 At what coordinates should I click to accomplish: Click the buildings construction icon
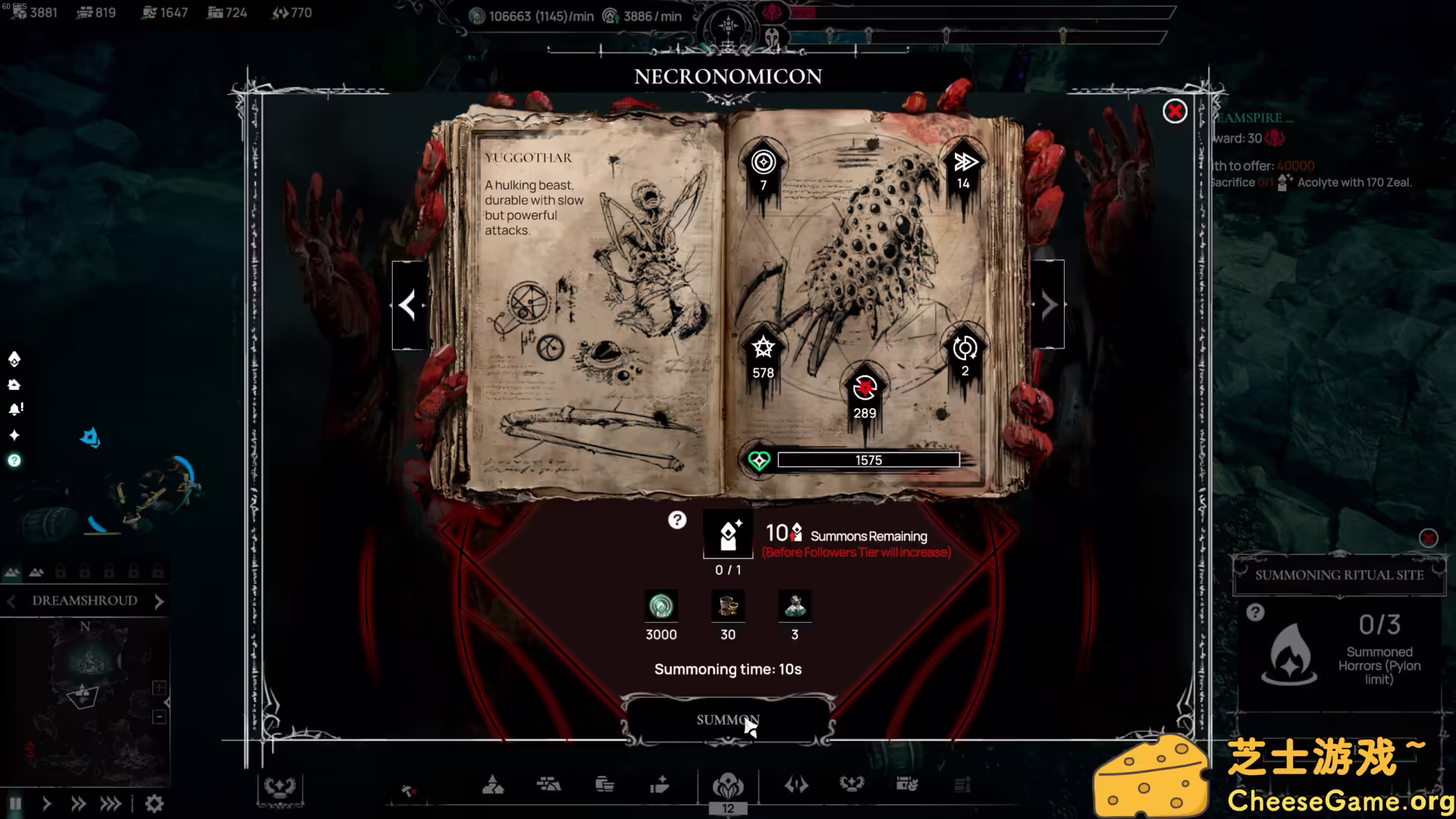click(494, 785)
